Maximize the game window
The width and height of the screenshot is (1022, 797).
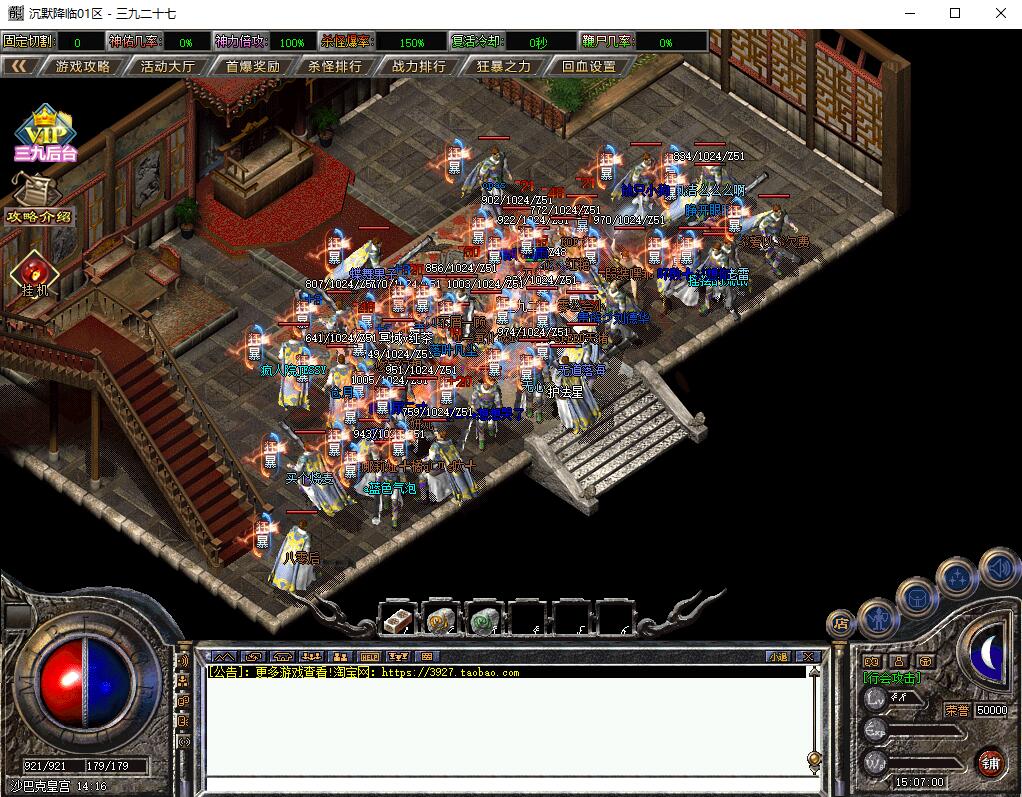955,14
